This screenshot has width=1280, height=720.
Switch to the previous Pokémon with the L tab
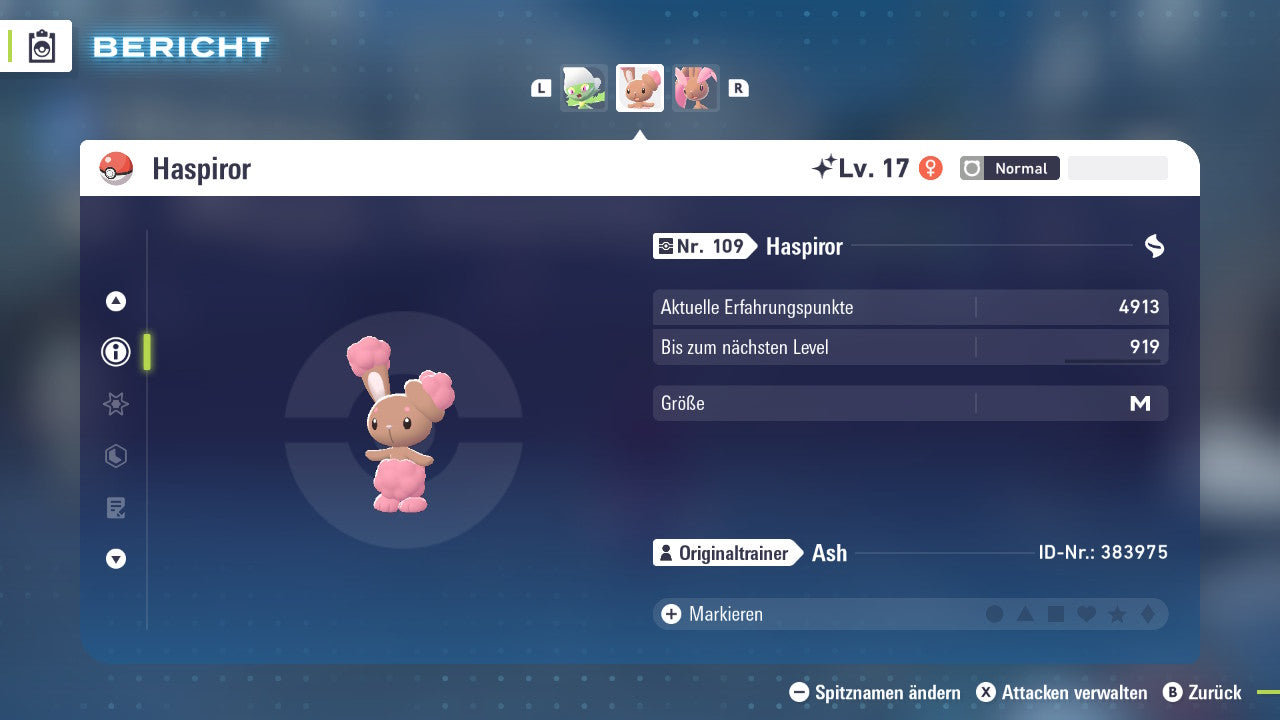[540, 87]
